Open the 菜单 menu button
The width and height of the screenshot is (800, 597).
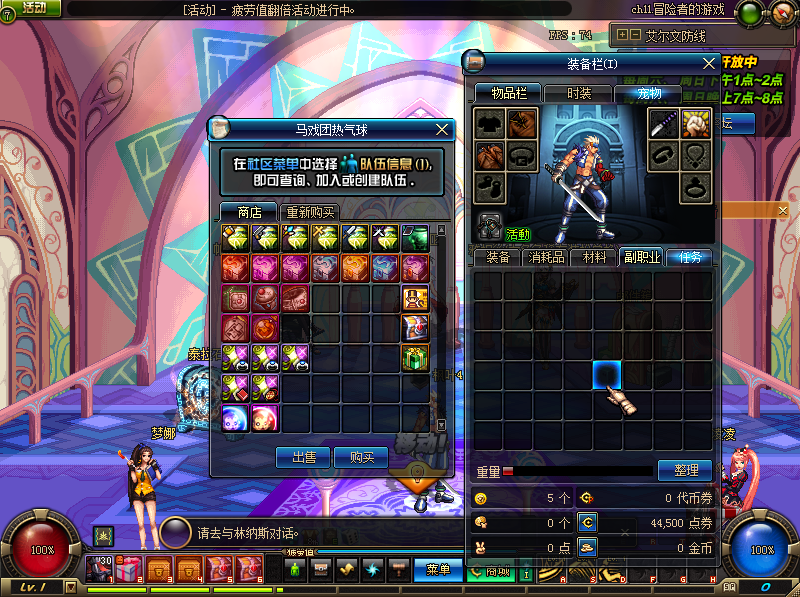pos(438,570)
